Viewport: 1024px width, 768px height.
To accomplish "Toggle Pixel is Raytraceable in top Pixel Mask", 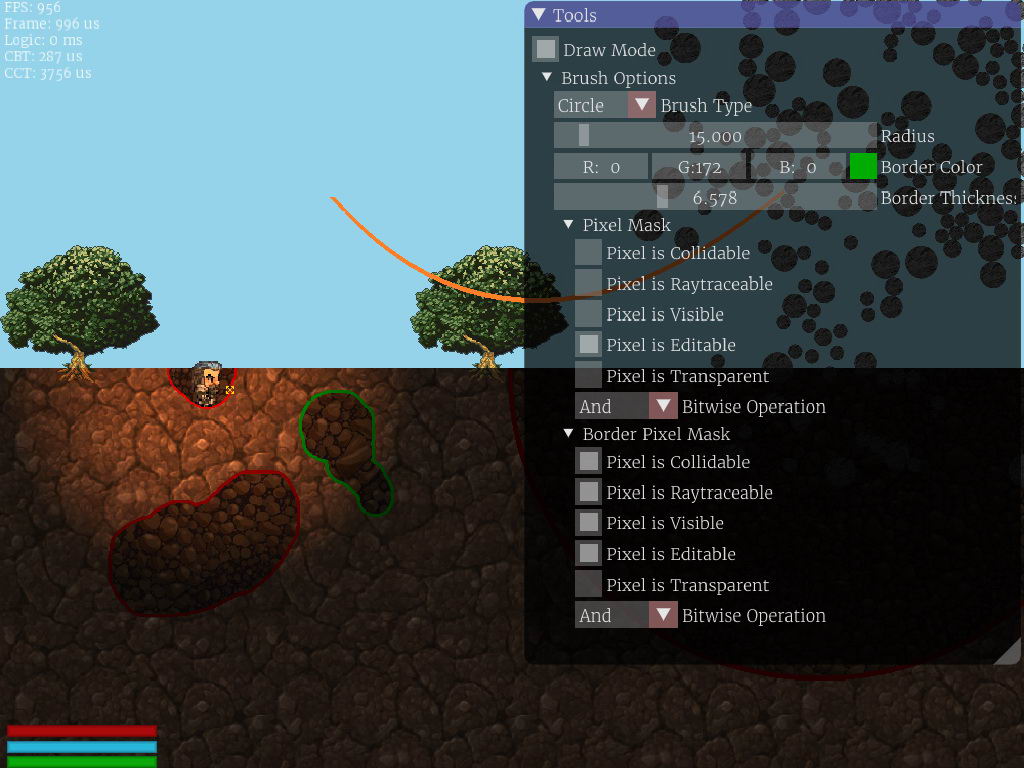I will [x=589, y=284].
